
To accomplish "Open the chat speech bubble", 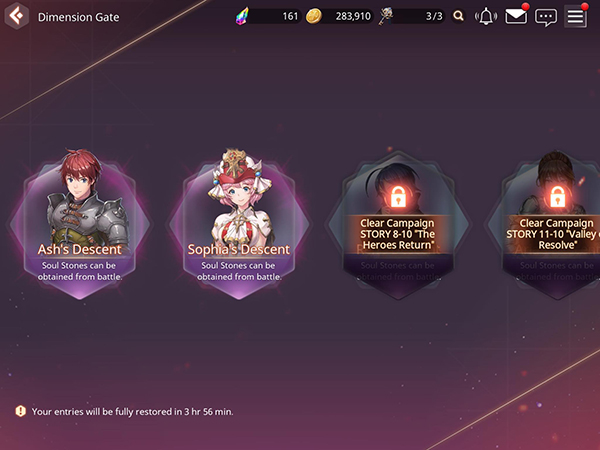I will click(x=545, y=16).
